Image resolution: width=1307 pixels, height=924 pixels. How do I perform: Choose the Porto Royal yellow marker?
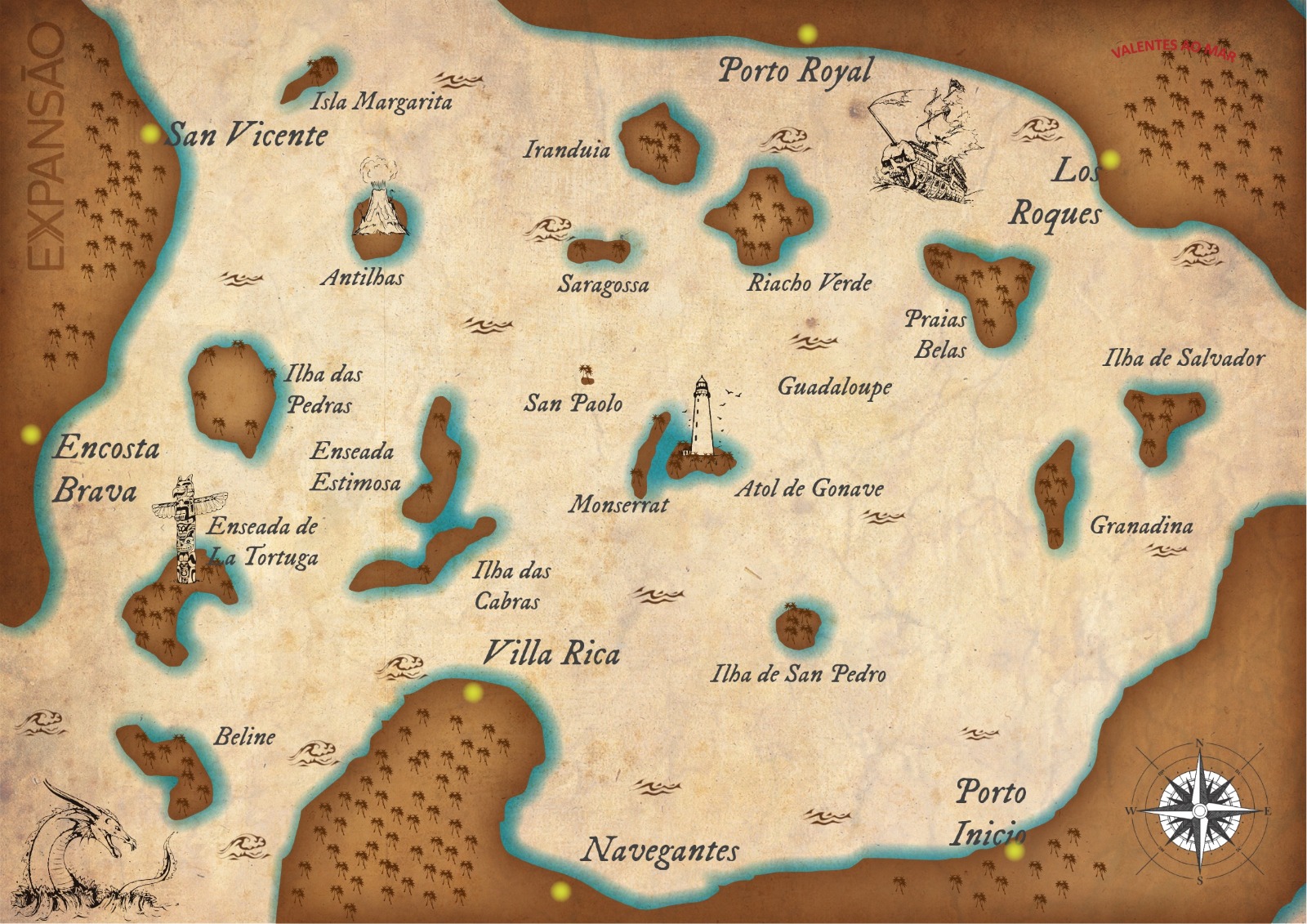tap(807, 34)
